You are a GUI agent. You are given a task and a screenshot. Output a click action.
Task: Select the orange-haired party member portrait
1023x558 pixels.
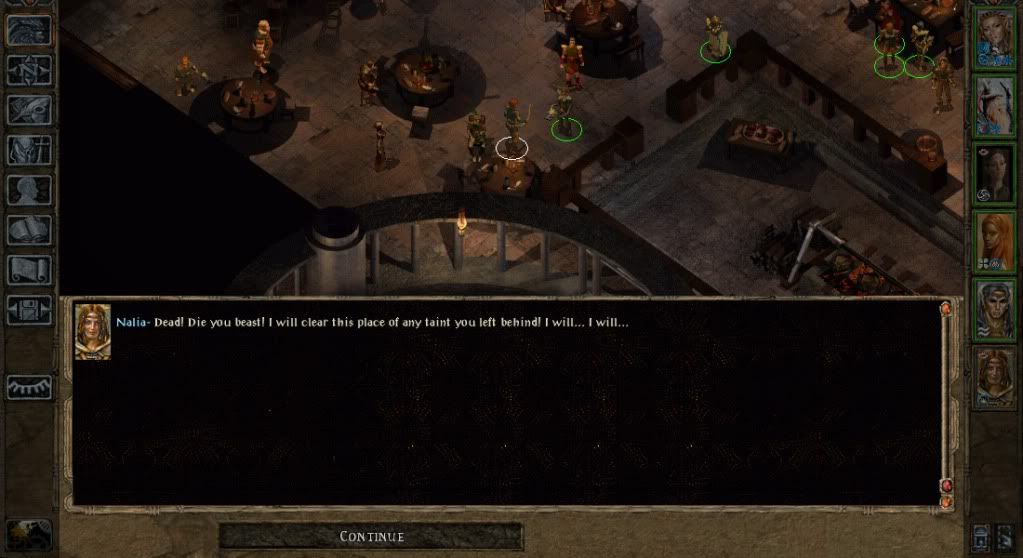coord(995,242)
